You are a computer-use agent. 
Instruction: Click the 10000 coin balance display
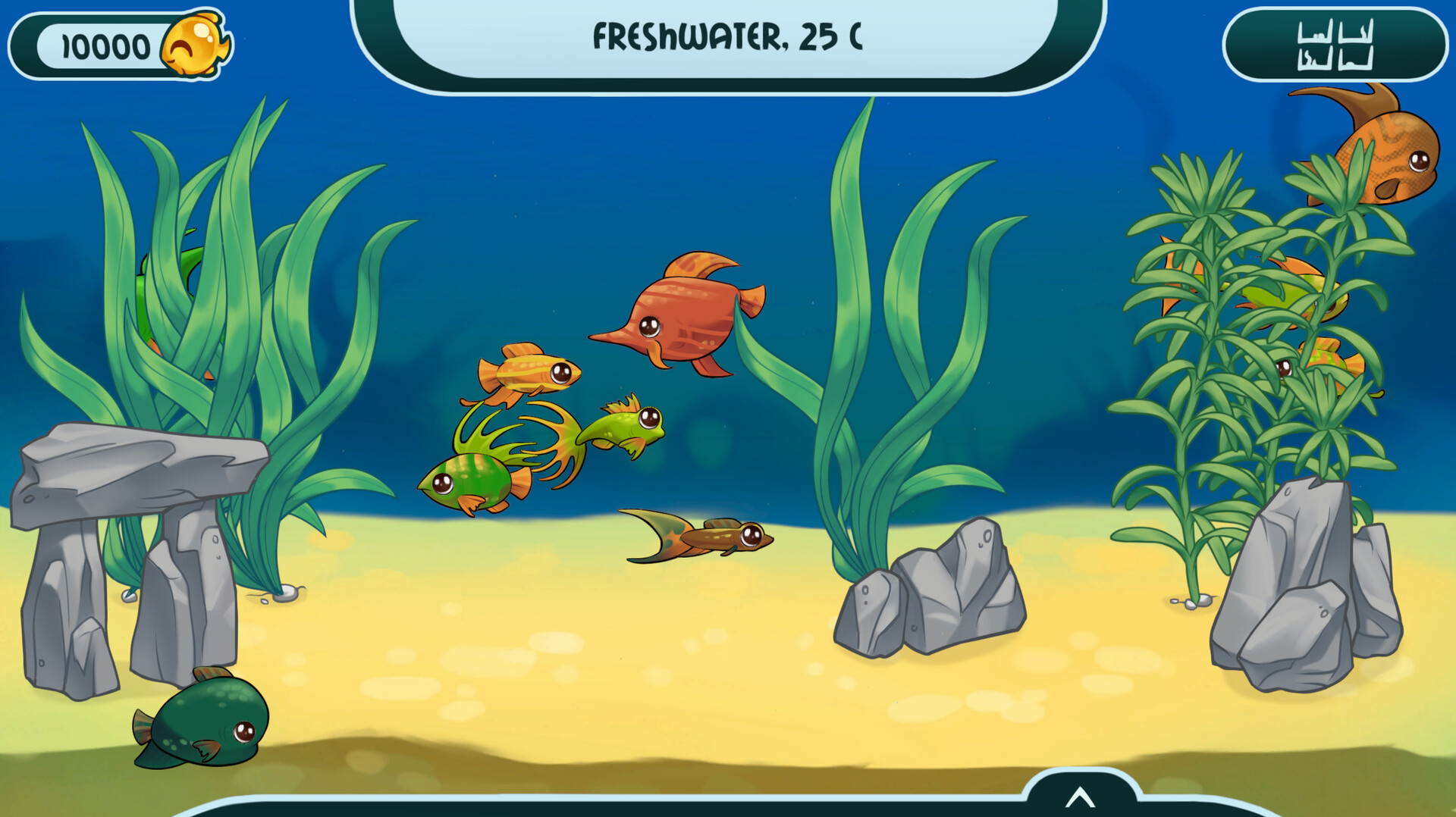pos(106,43)
